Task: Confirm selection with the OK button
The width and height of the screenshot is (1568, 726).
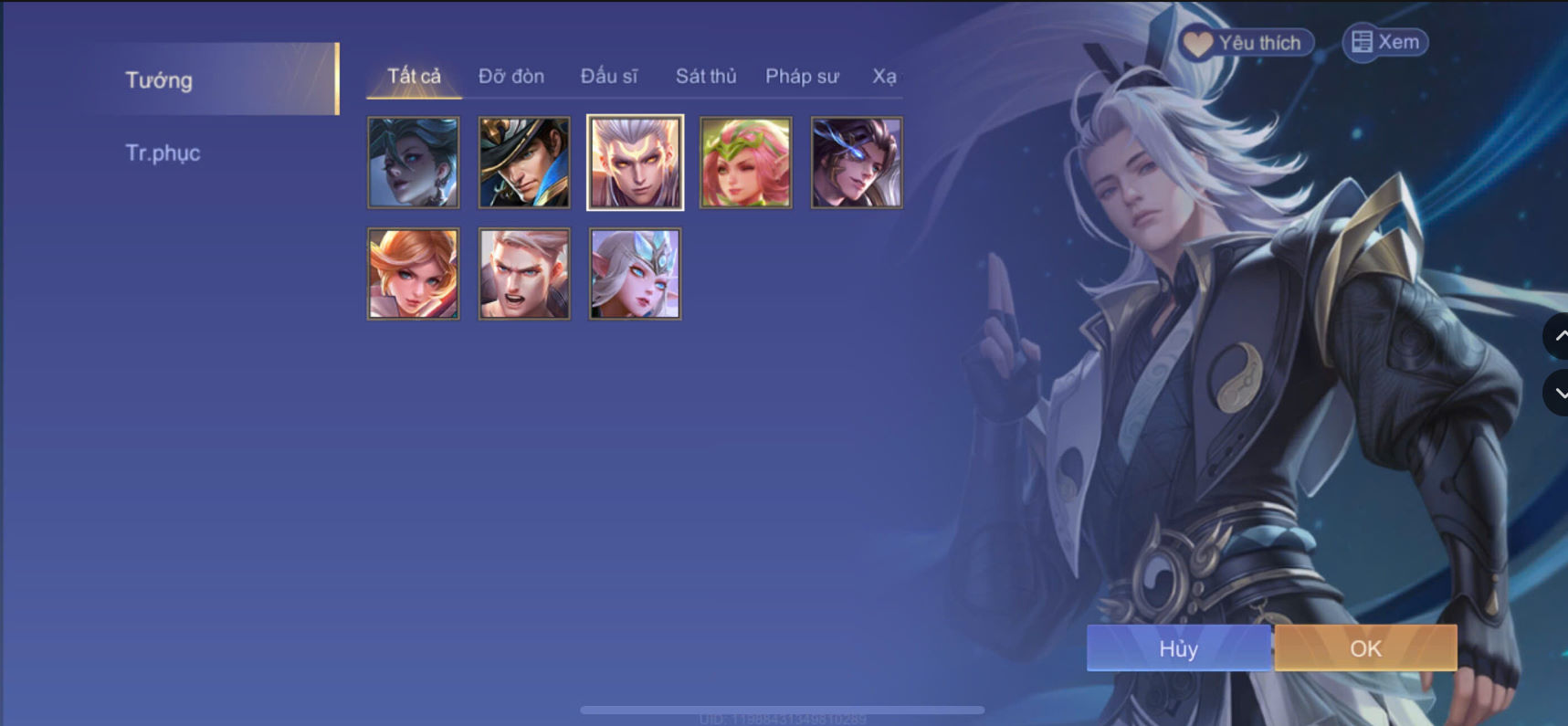Action: (1364, 648)
